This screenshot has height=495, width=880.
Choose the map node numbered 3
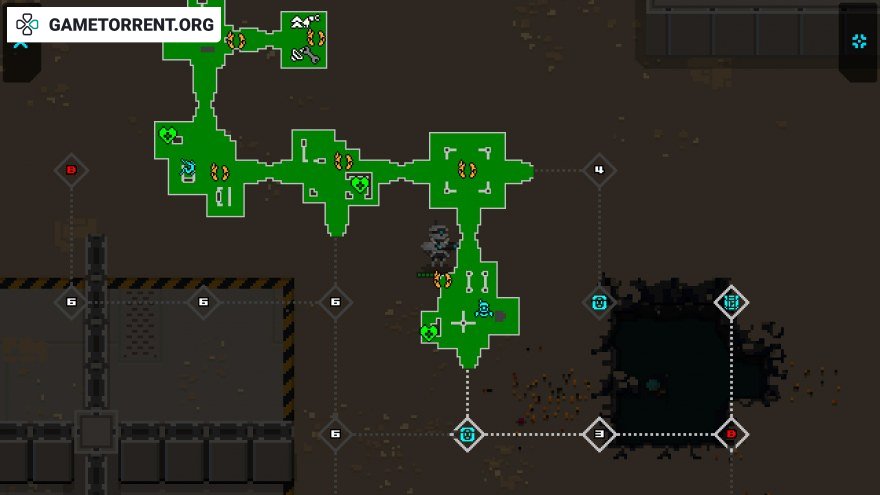[x=599, y=434]
